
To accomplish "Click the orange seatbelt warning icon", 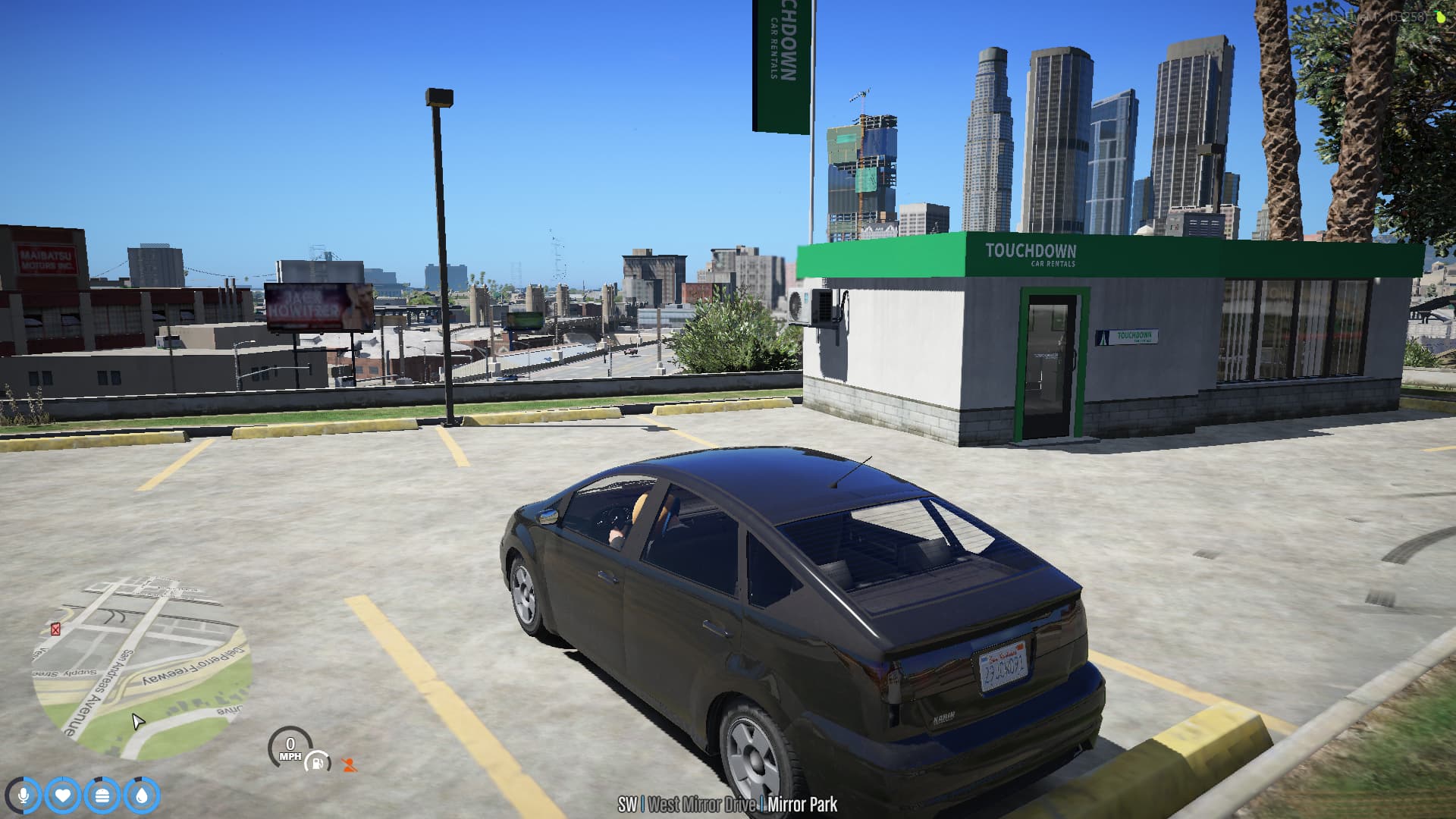I will point(349,765).
